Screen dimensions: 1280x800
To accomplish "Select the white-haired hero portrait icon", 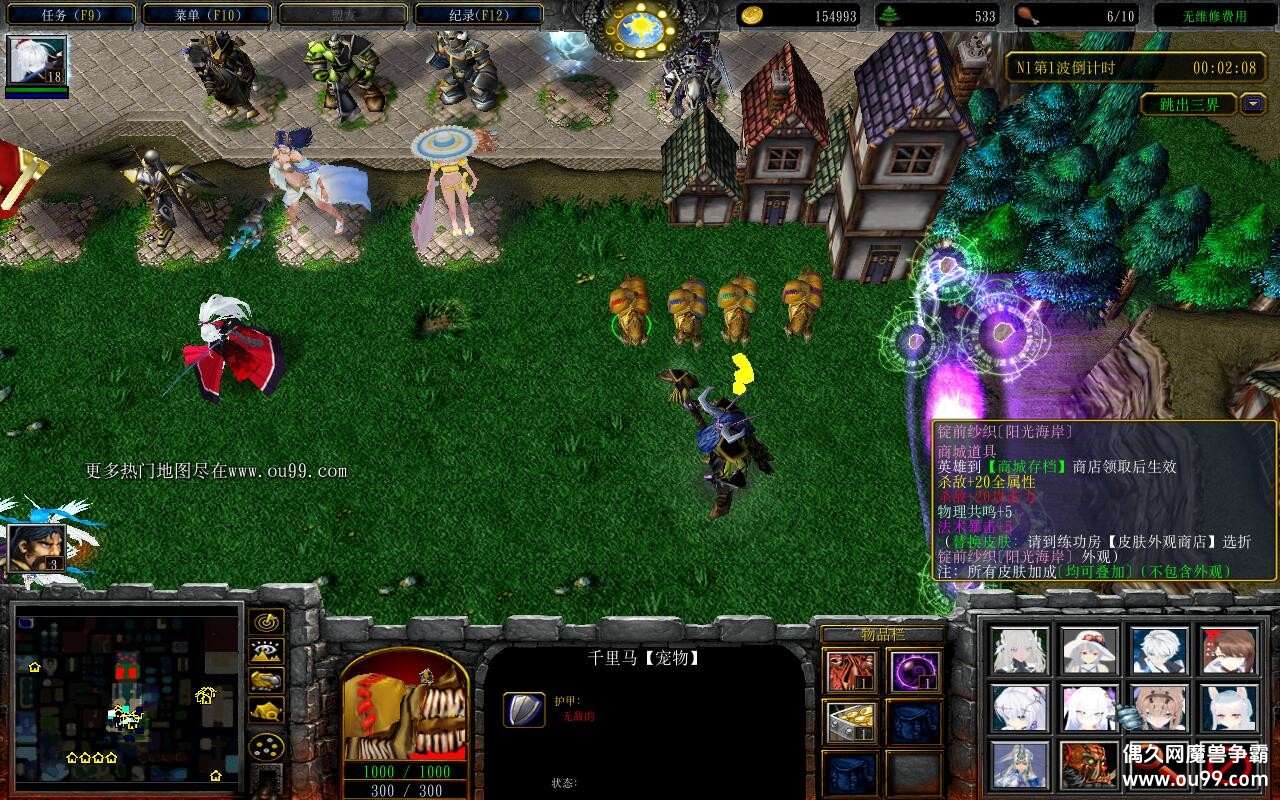I will pos(38,61).
